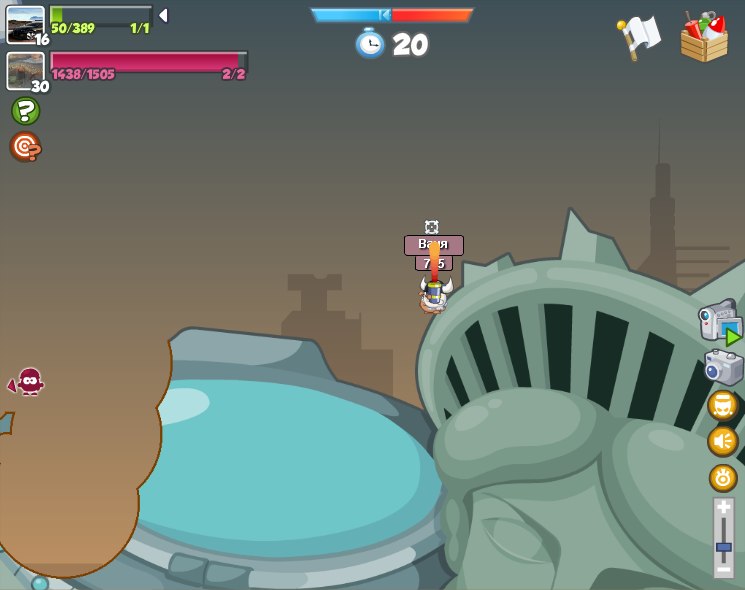This screenshot has height=590, width=745.
Task: Toggle the sound speaker button
Action: click(723, 441)
